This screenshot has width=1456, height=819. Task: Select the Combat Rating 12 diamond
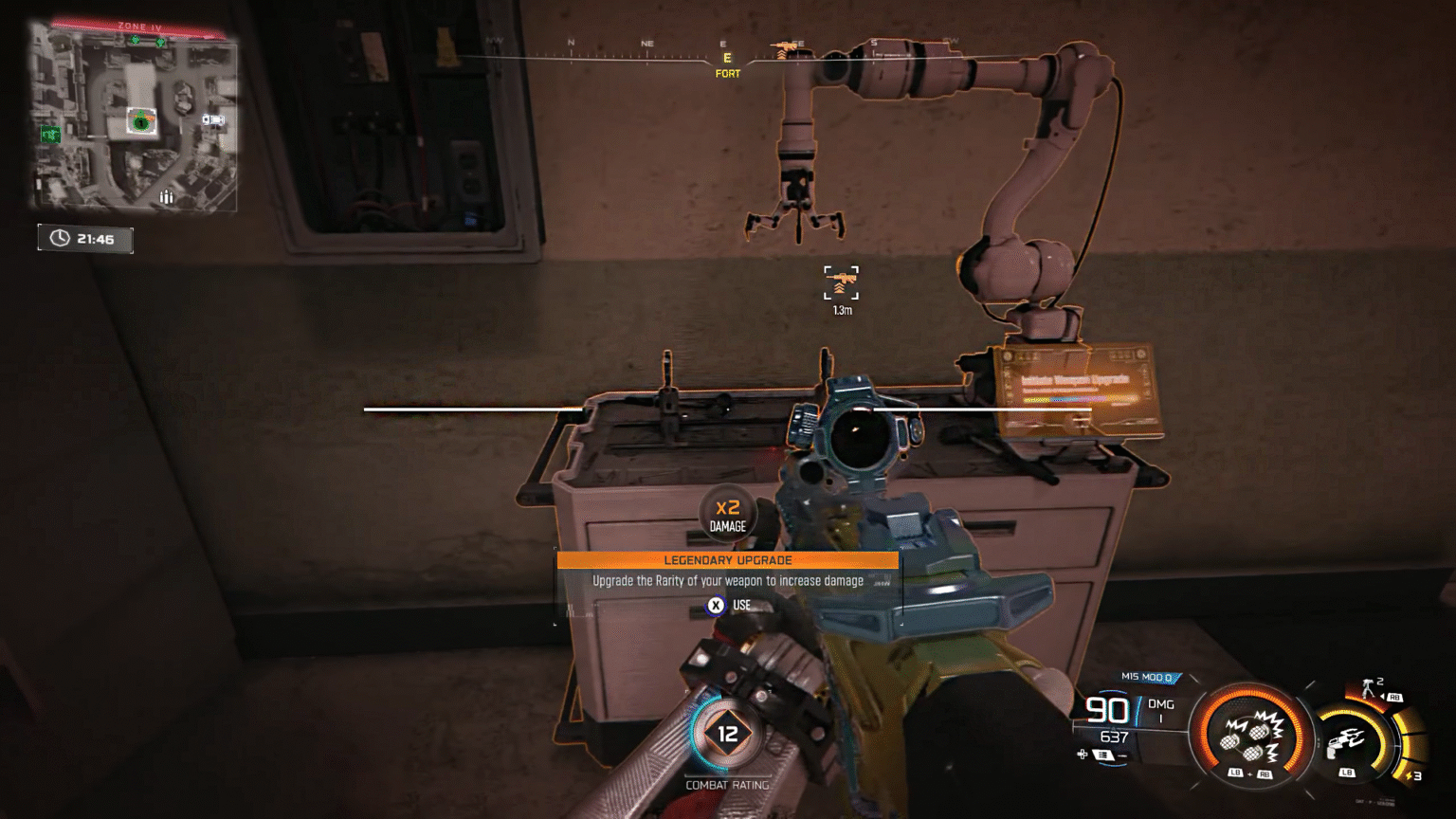728,732
